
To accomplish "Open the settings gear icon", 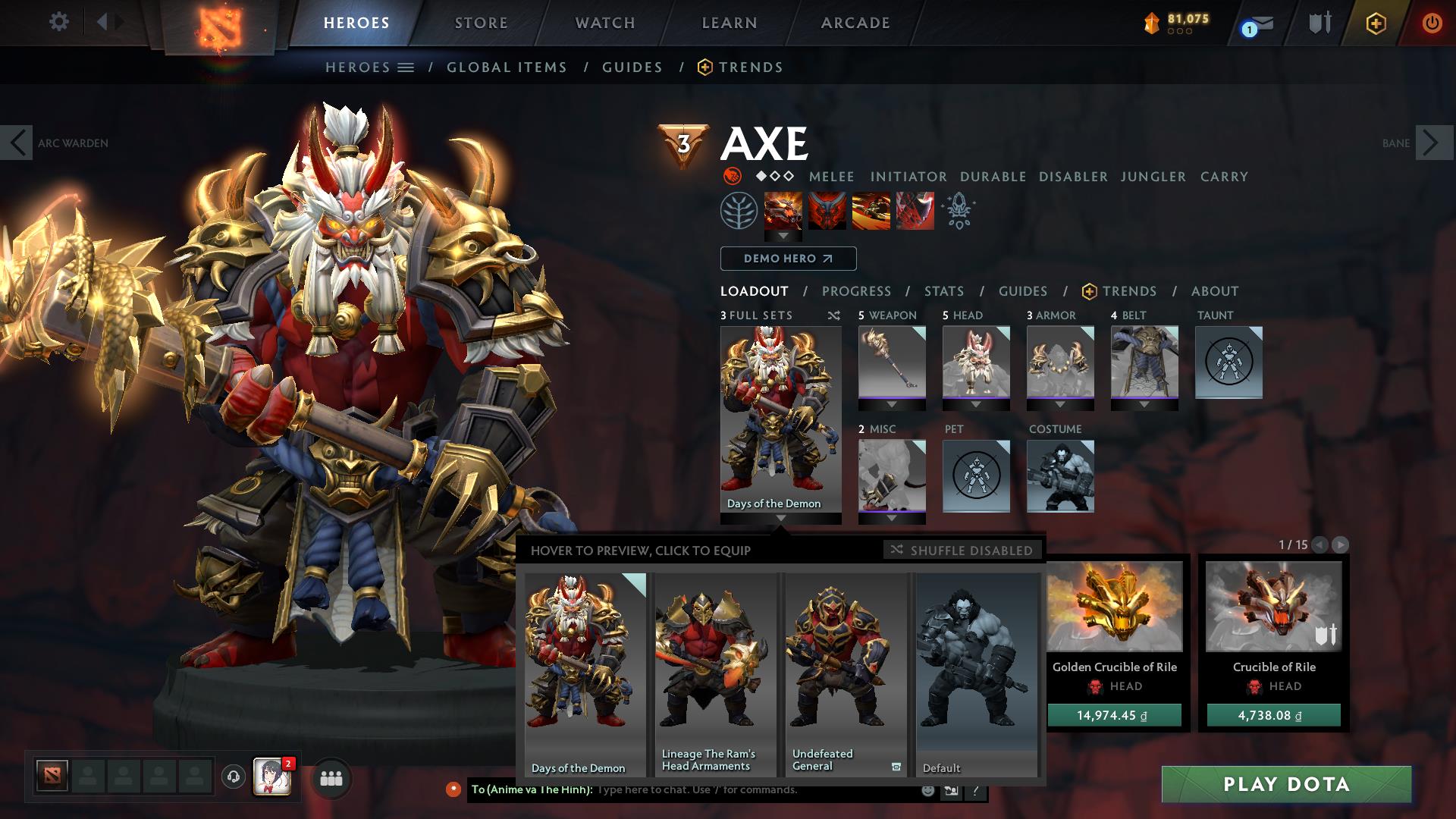I will click(x=59, y=21).
